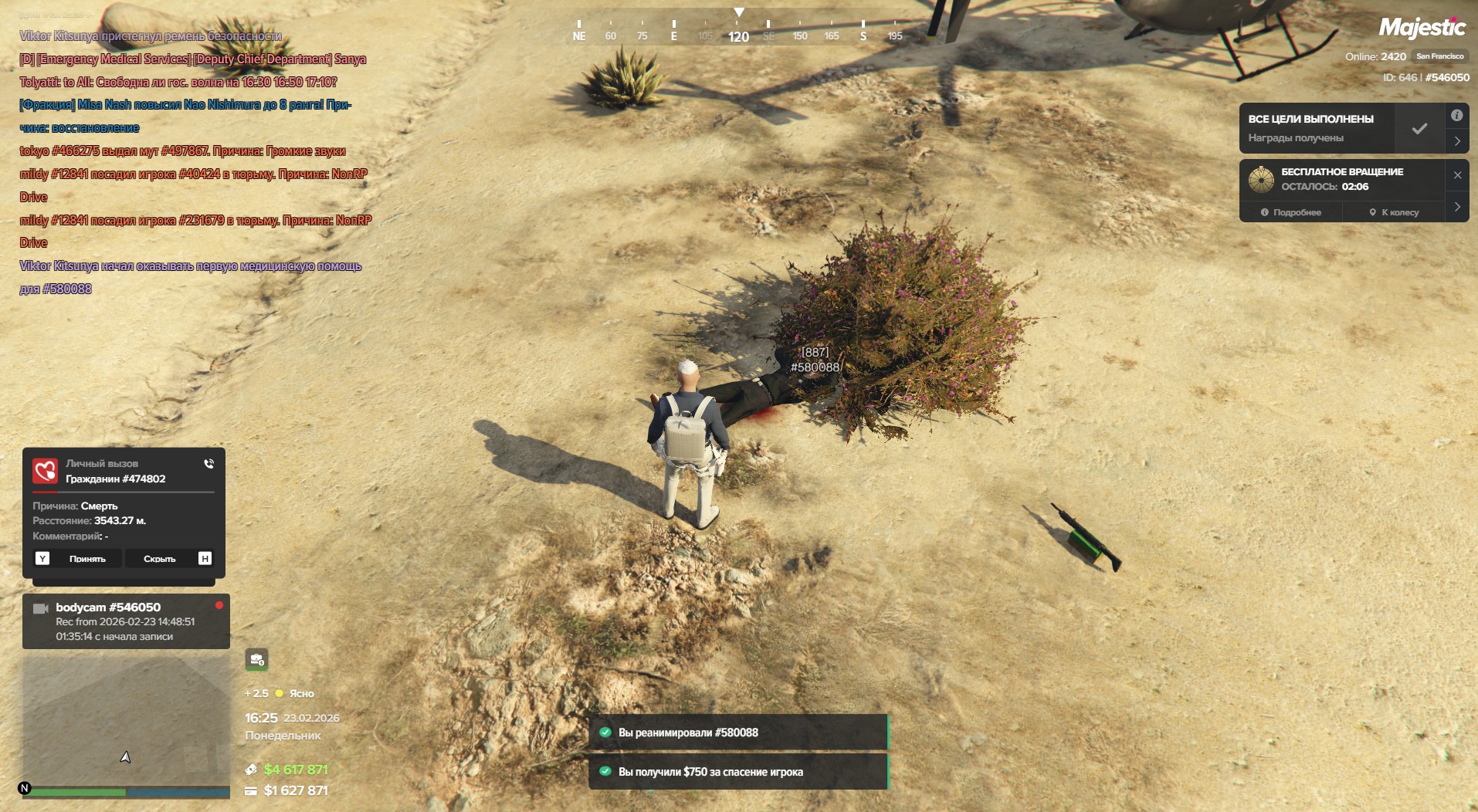This screenshot has width=1478, height=812.
Task: Click the briefcase with dollar icon
Action: tap(256, 659)
